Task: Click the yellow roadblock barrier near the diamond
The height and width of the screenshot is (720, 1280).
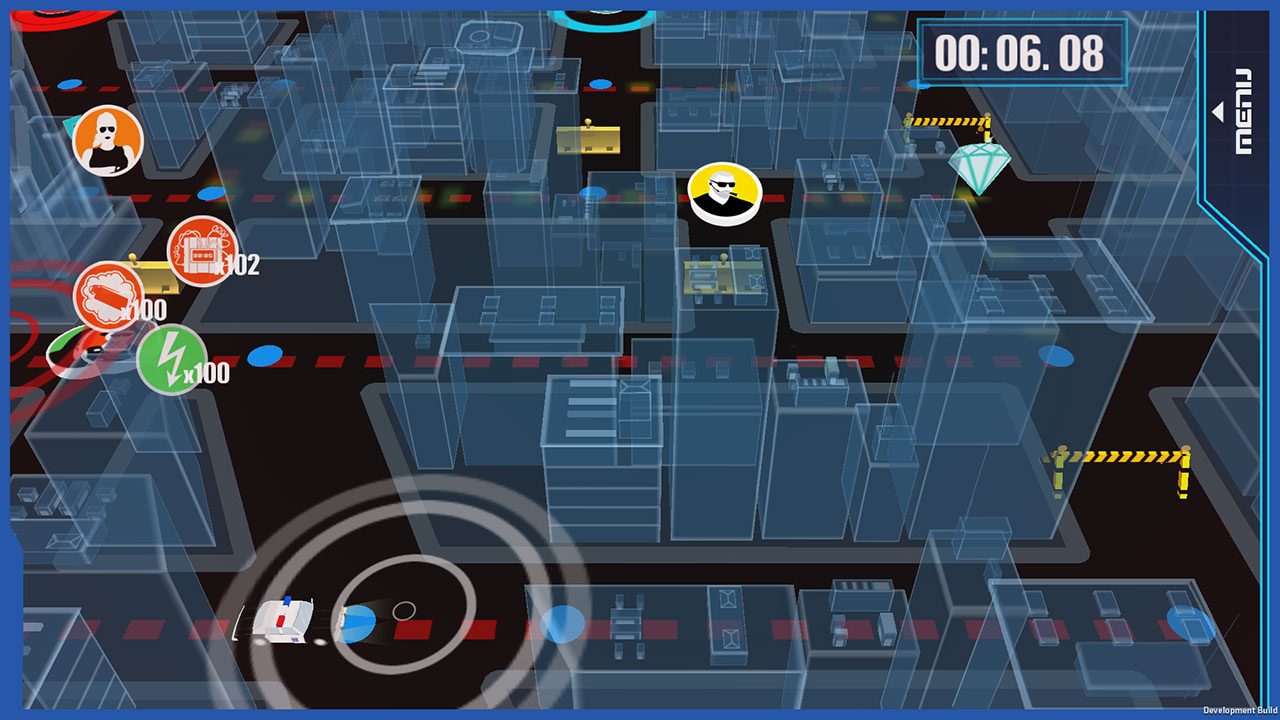Action: point(945,121)
